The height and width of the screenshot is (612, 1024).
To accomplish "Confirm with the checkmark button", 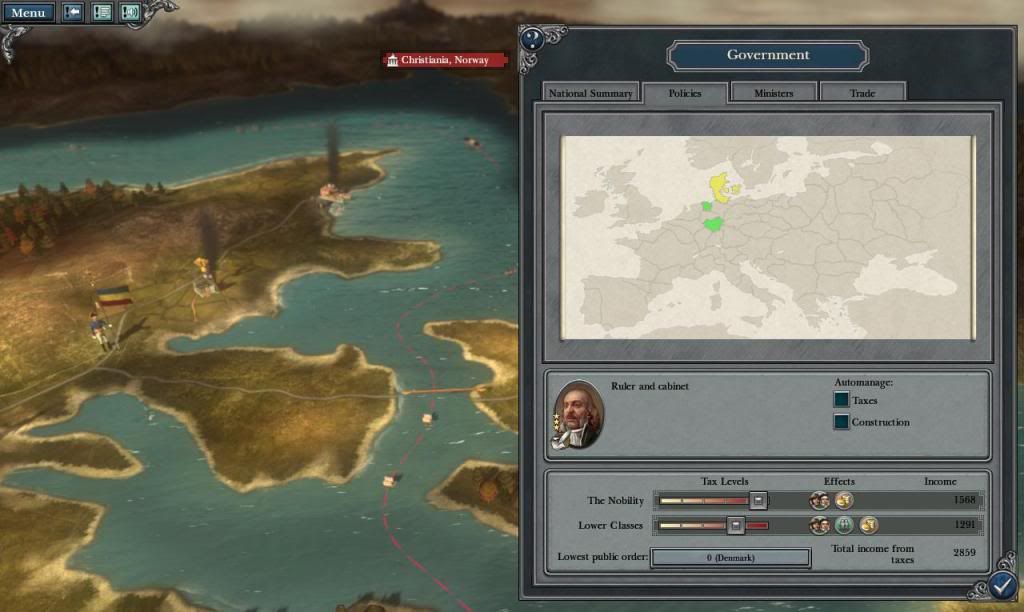I will [1003, 585].
